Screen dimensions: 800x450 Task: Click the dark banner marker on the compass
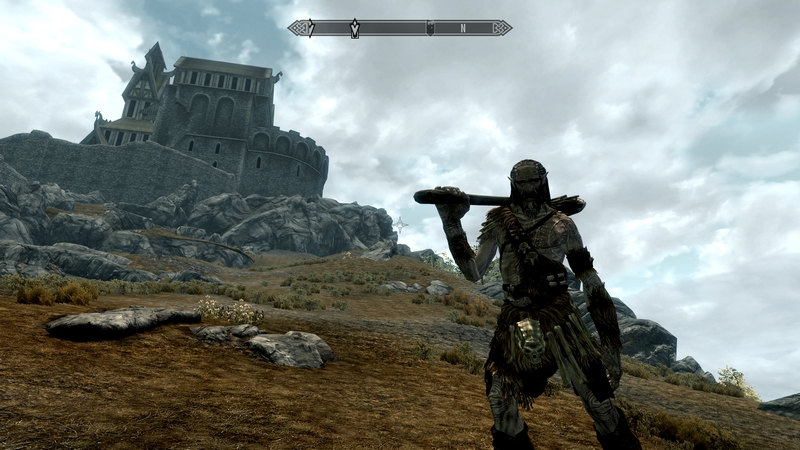(429, 28)
